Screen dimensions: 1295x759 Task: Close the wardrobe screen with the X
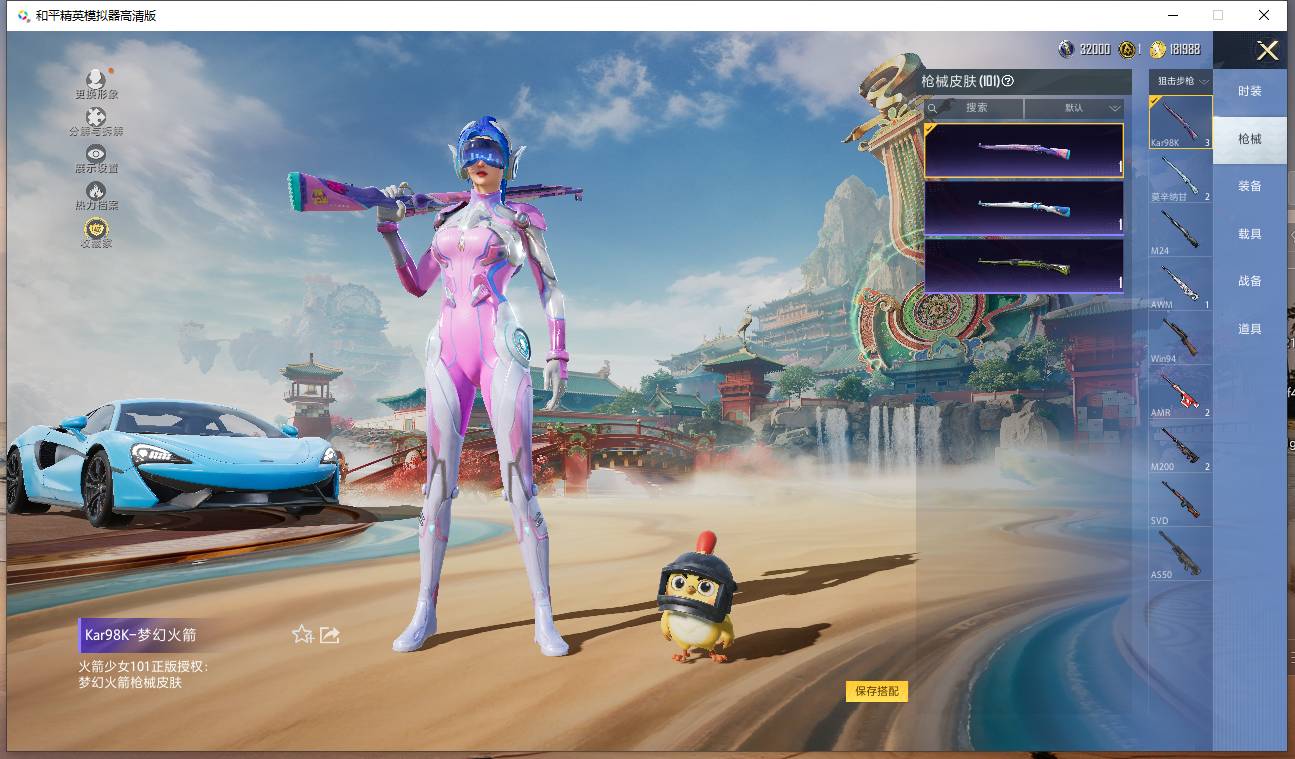pyautogui.click(x=1267, y=51)
